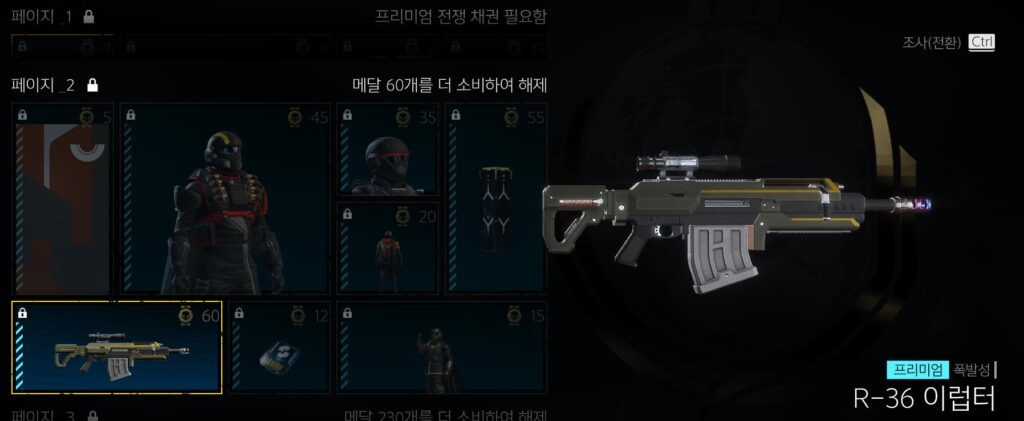
Task: Pick the orange player card costing 5 medals
Action: point(62,199)
